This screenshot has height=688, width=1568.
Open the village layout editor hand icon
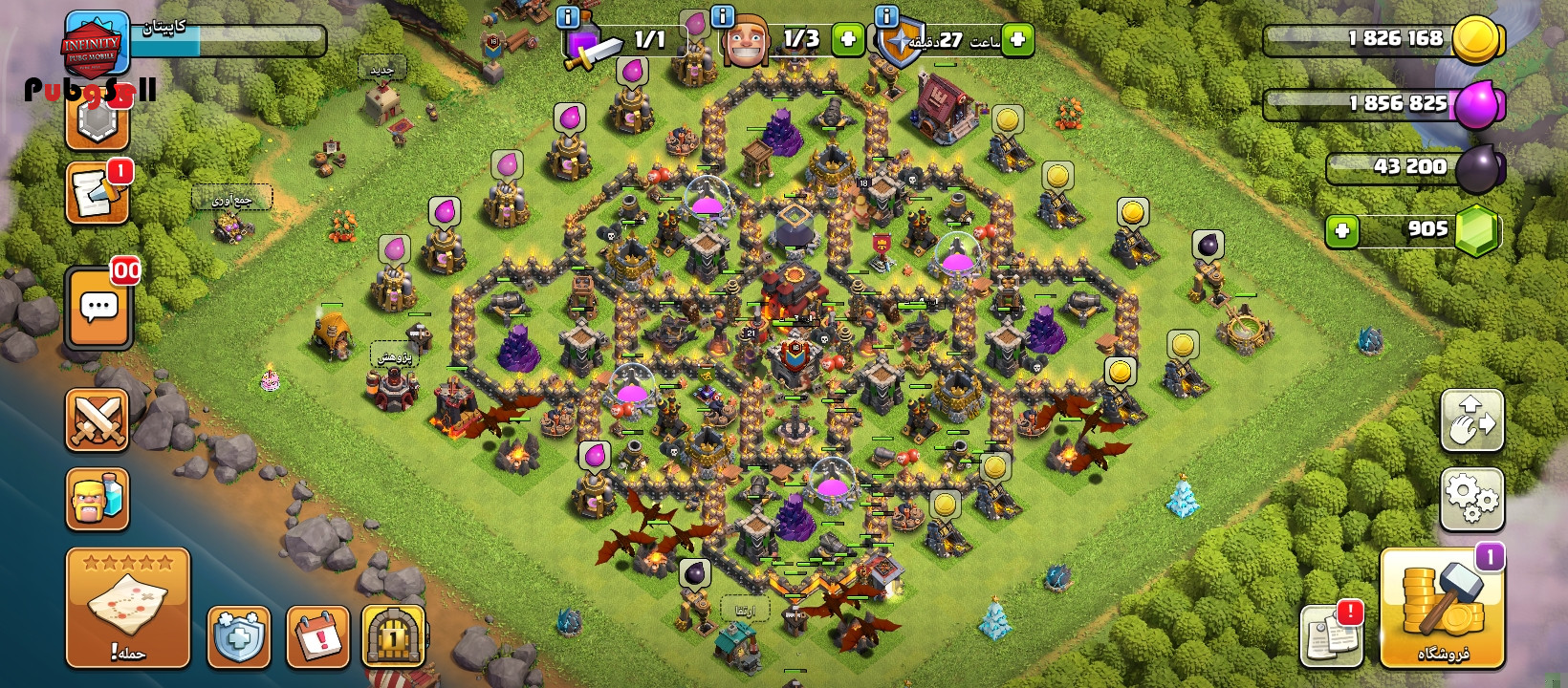(x=1471, y=420)
